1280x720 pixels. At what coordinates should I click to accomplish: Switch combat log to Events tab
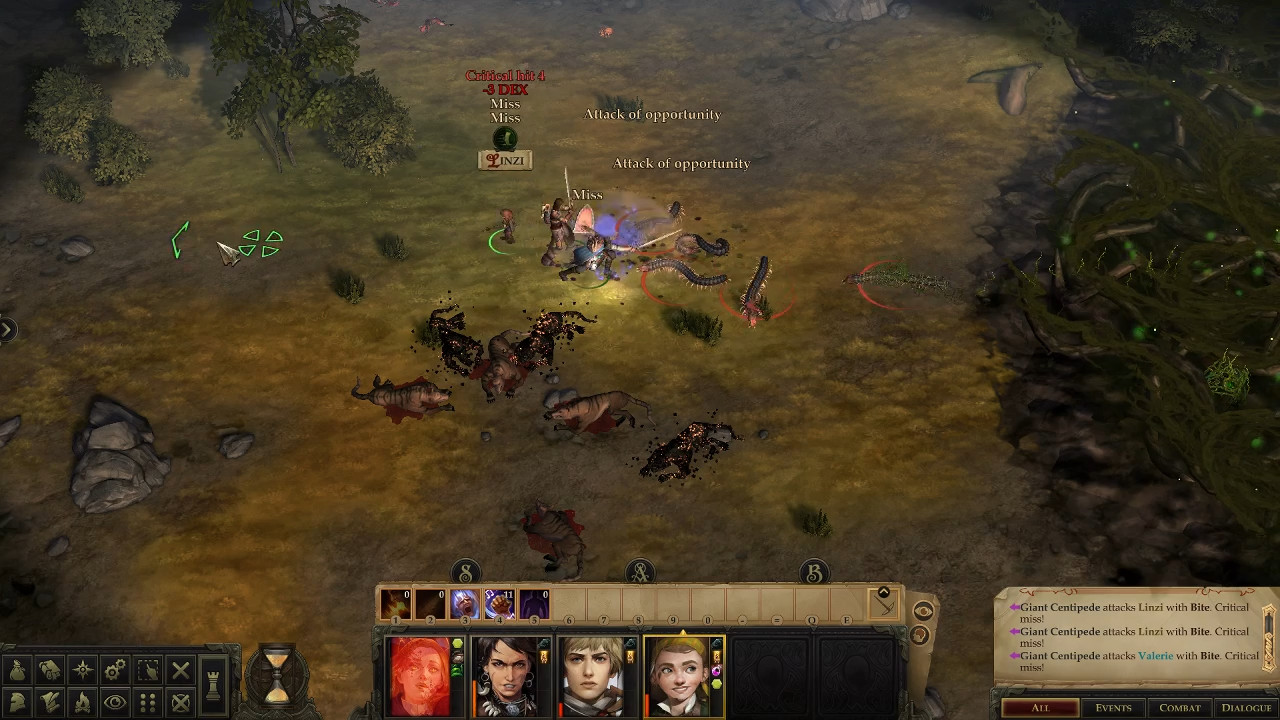(x=1113, y=708)
